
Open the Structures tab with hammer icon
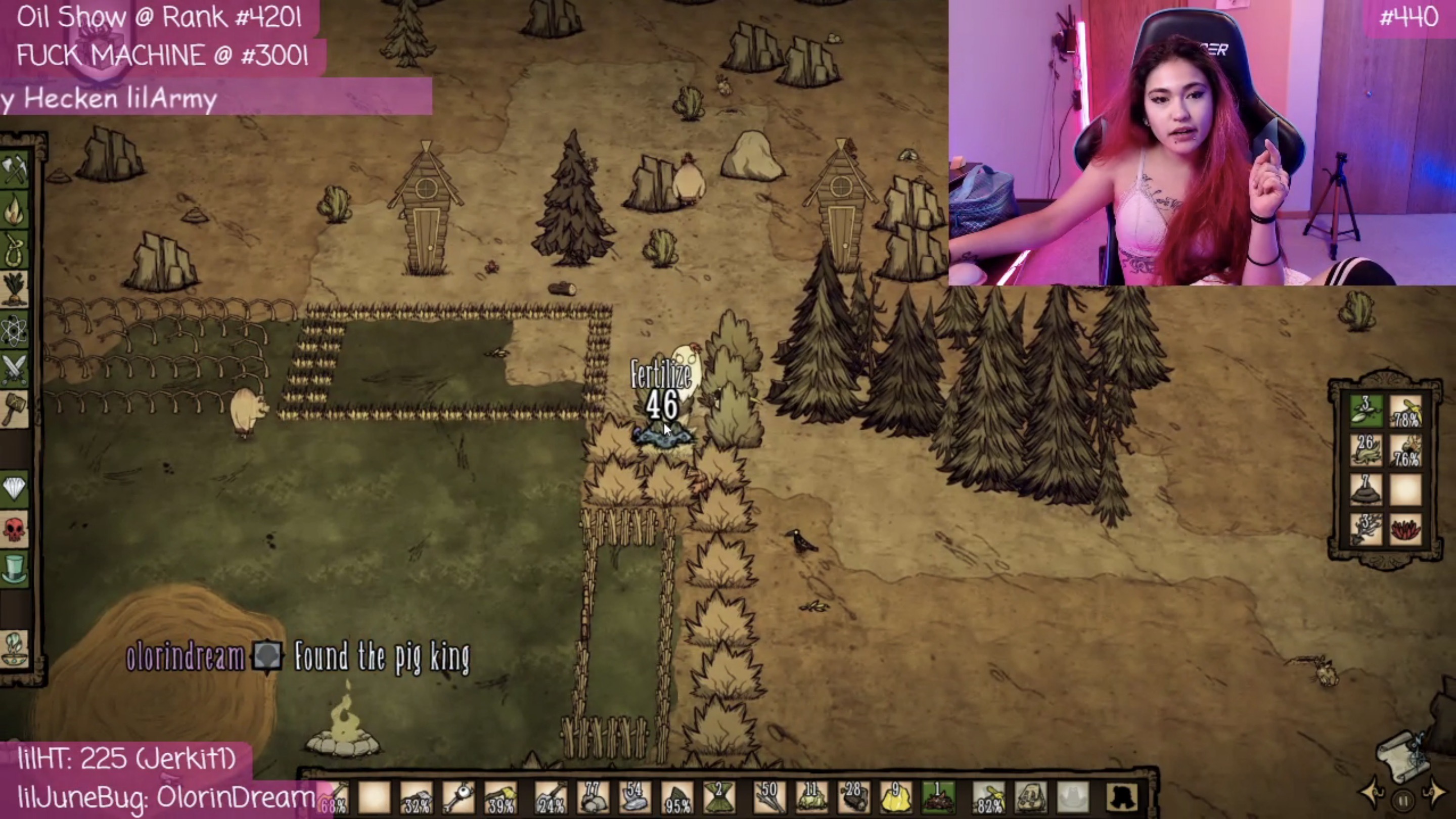click(15, 408)
